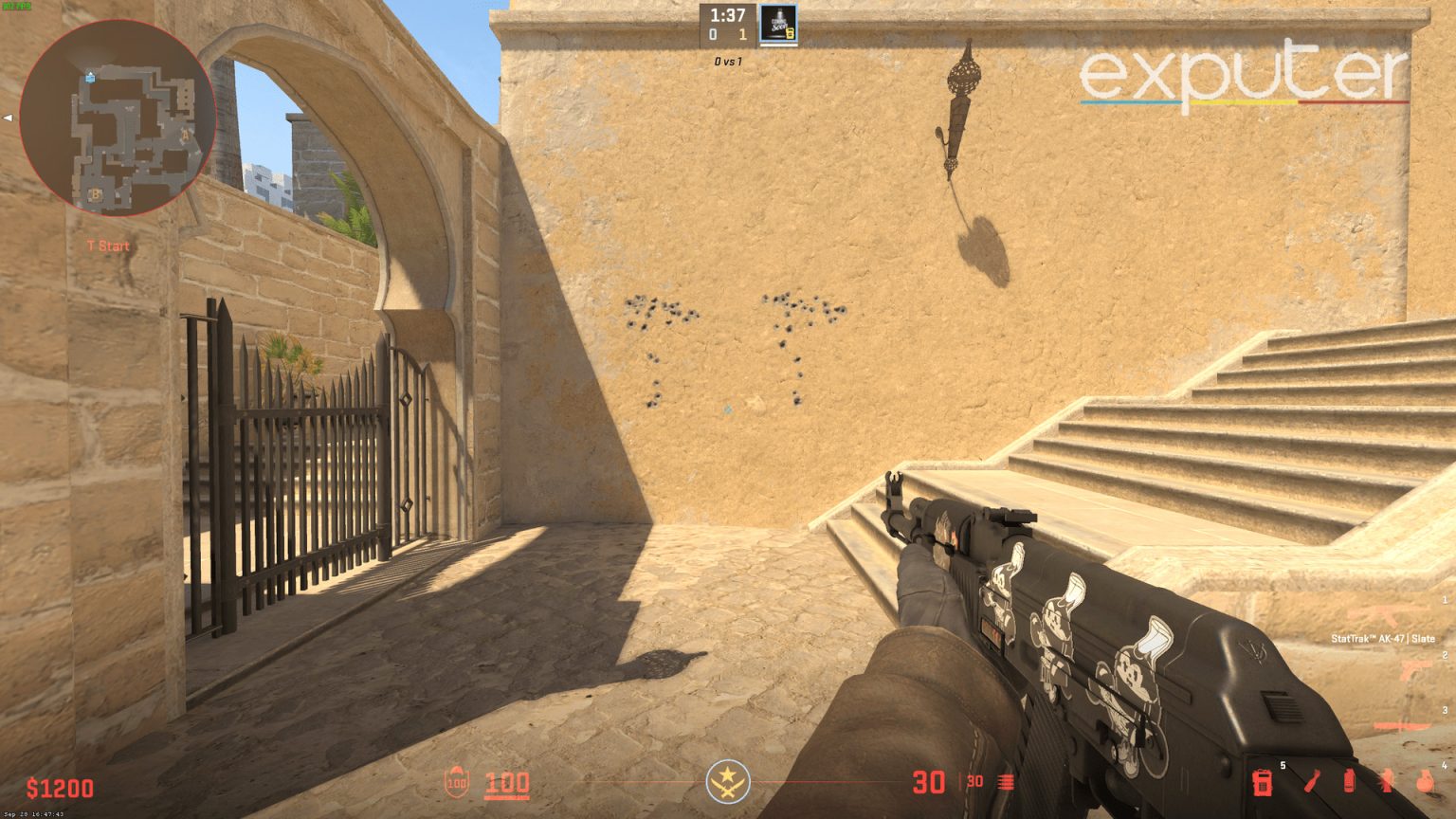
Task: Click the Terrorist team emblem at bottom center
Action: coord(728,783)
